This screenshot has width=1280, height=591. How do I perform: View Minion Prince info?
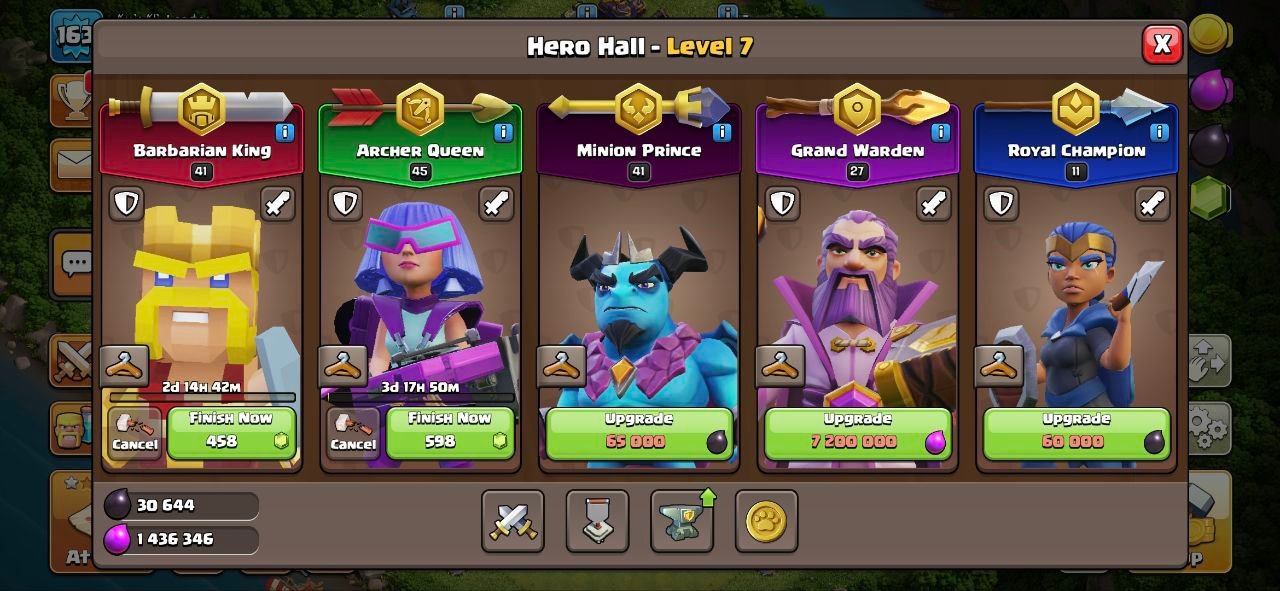click(722, 132)
